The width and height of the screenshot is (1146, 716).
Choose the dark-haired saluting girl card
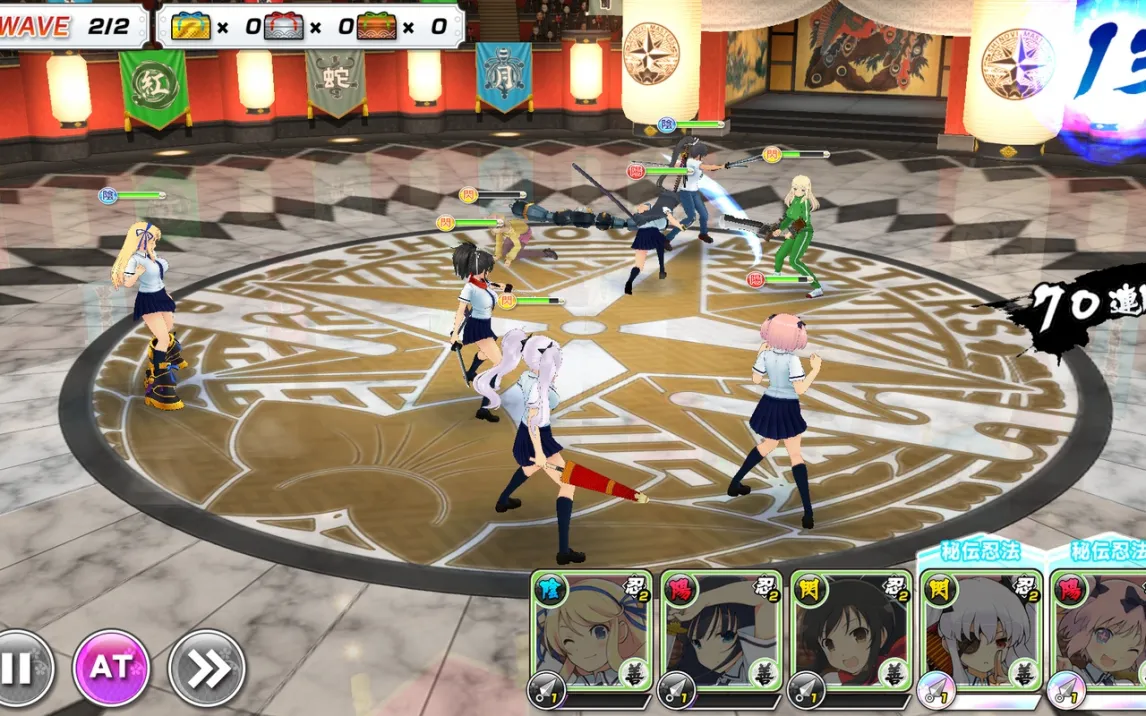(722, 632)
